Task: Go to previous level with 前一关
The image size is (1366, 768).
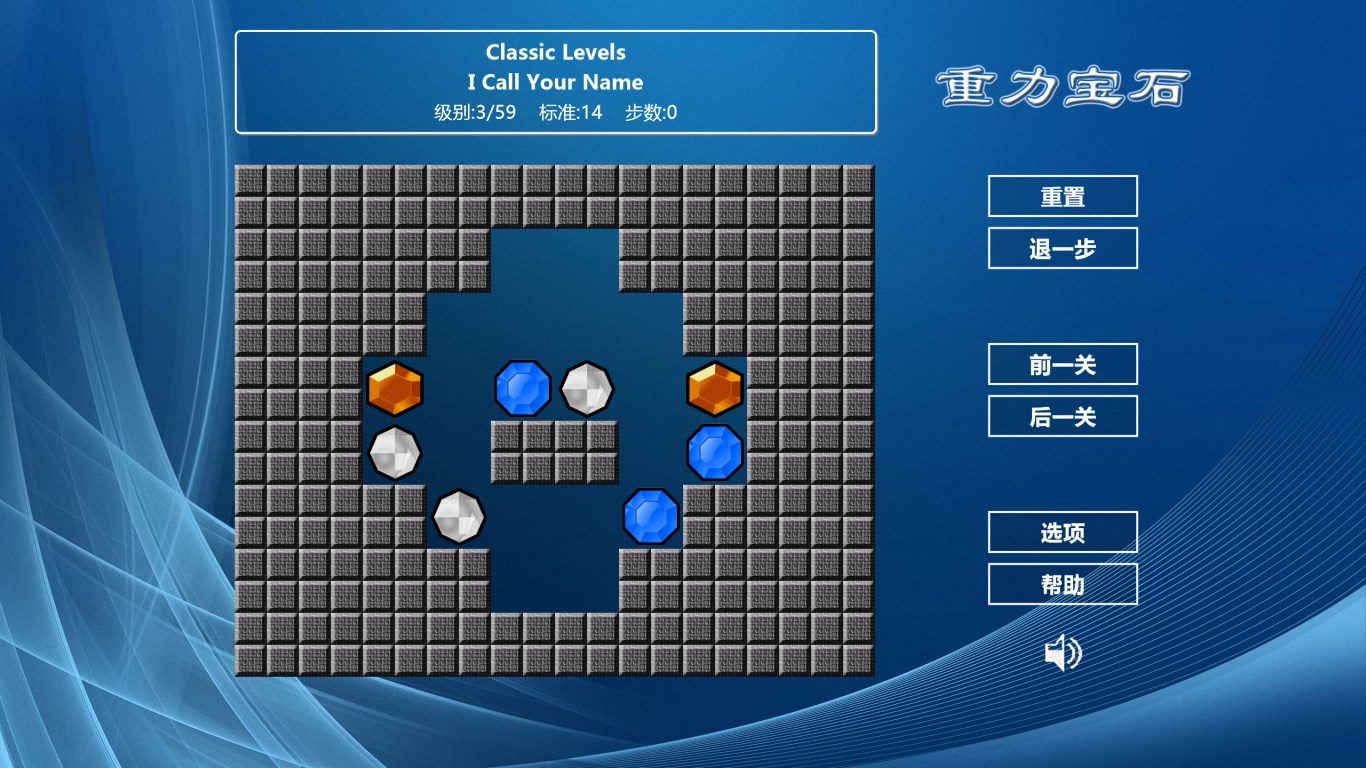Action: tap(1062, 364)
